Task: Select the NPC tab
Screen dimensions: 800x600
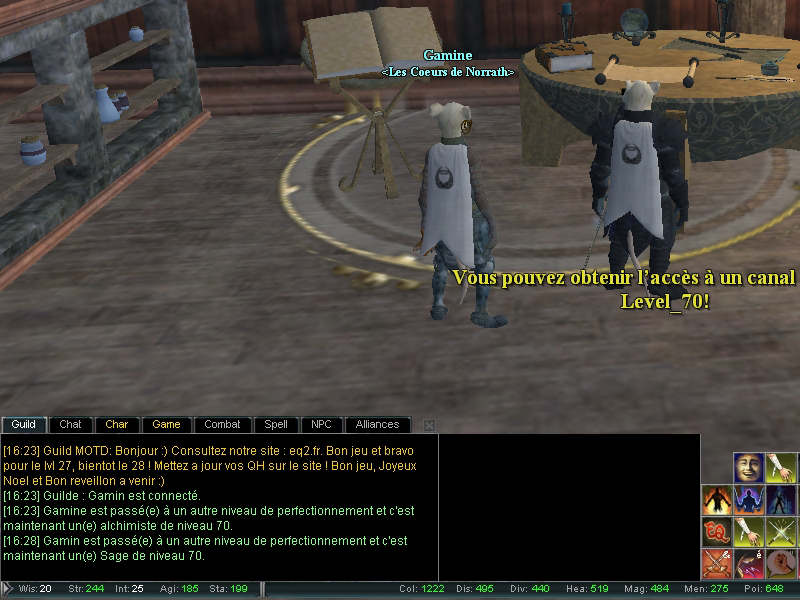Action: pos(321,425)
